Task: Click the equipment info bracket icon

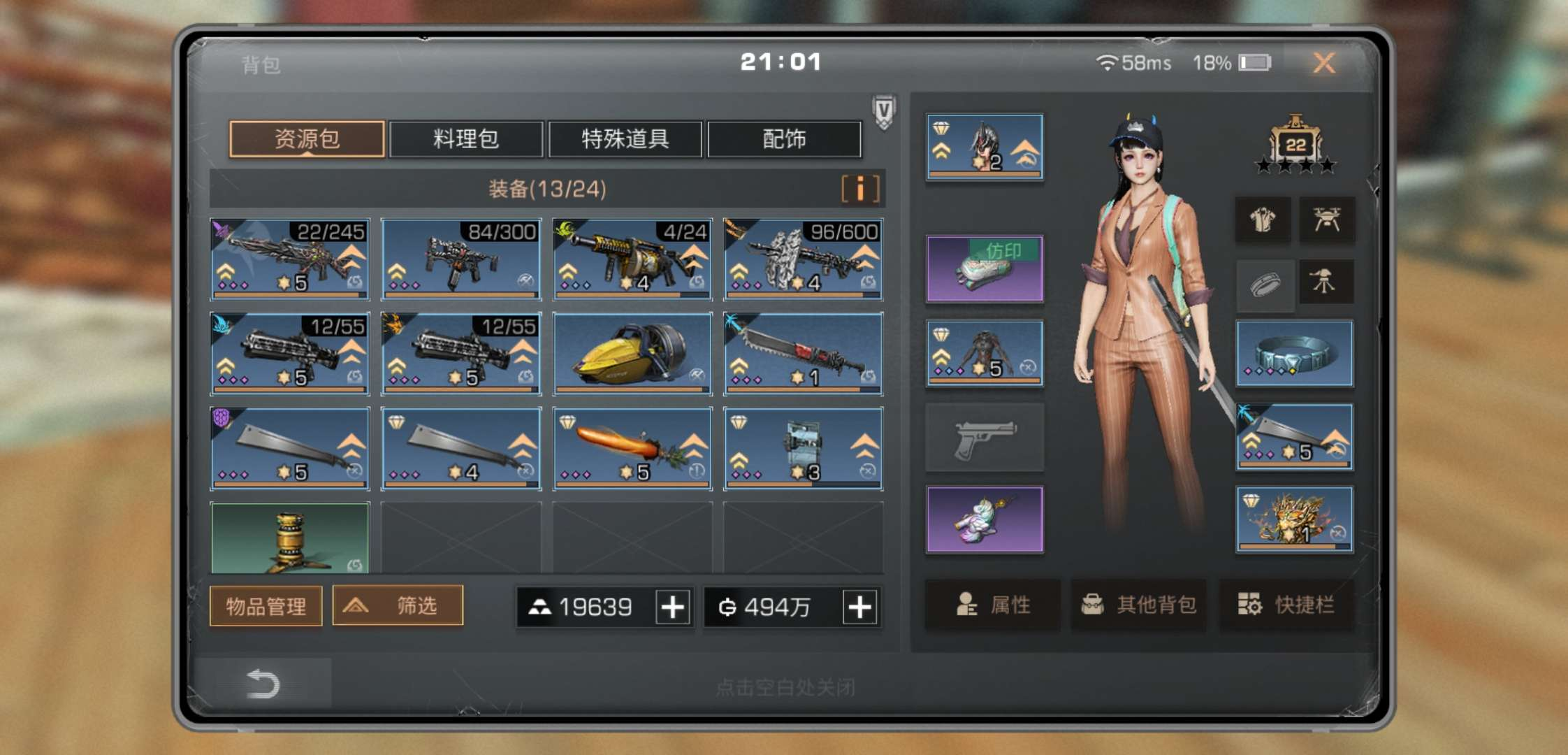Action: pyautogui.click(x=860, y=189)
